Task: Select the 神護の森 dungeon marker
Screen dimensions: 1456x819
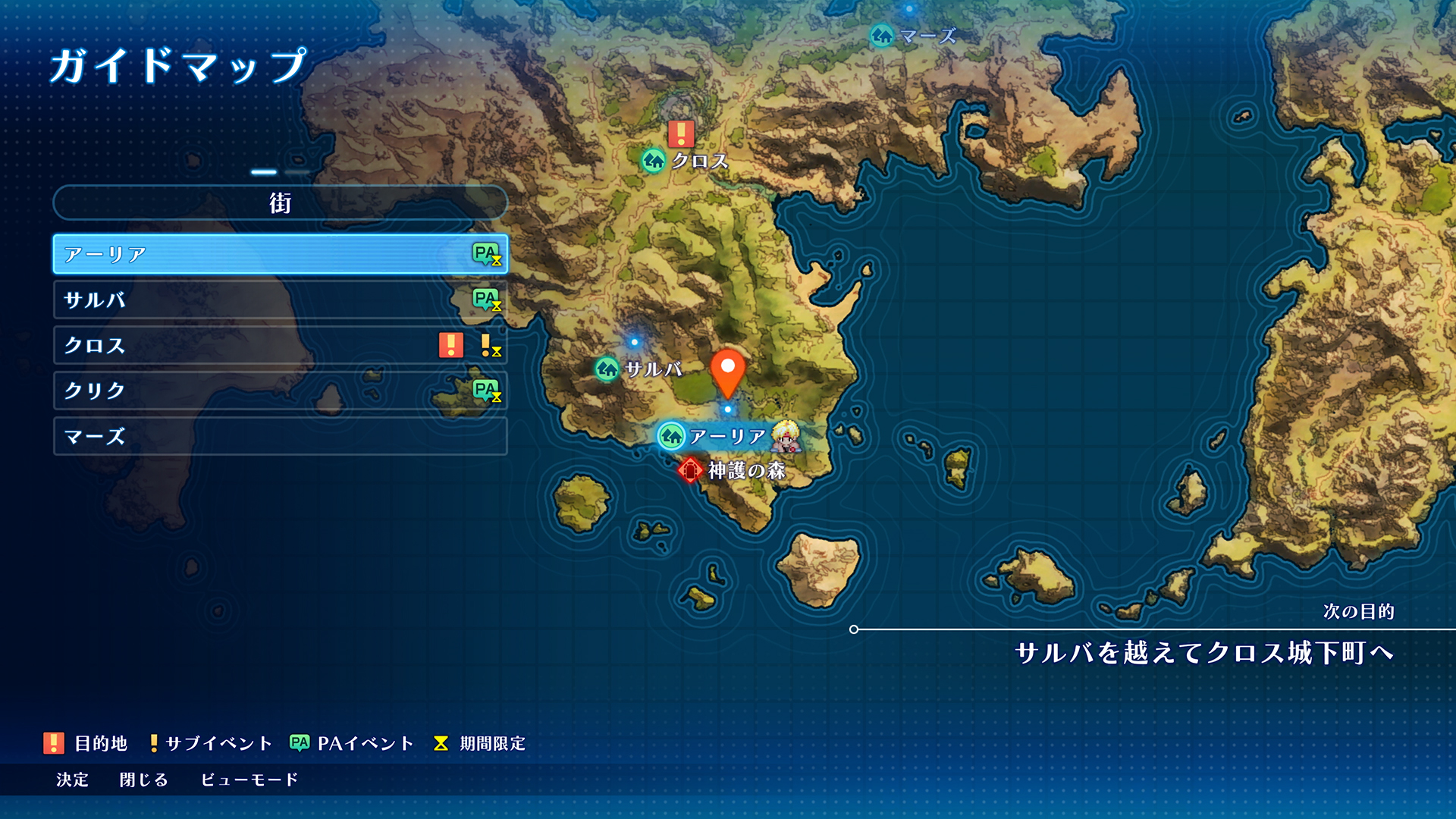Action: 690,470
